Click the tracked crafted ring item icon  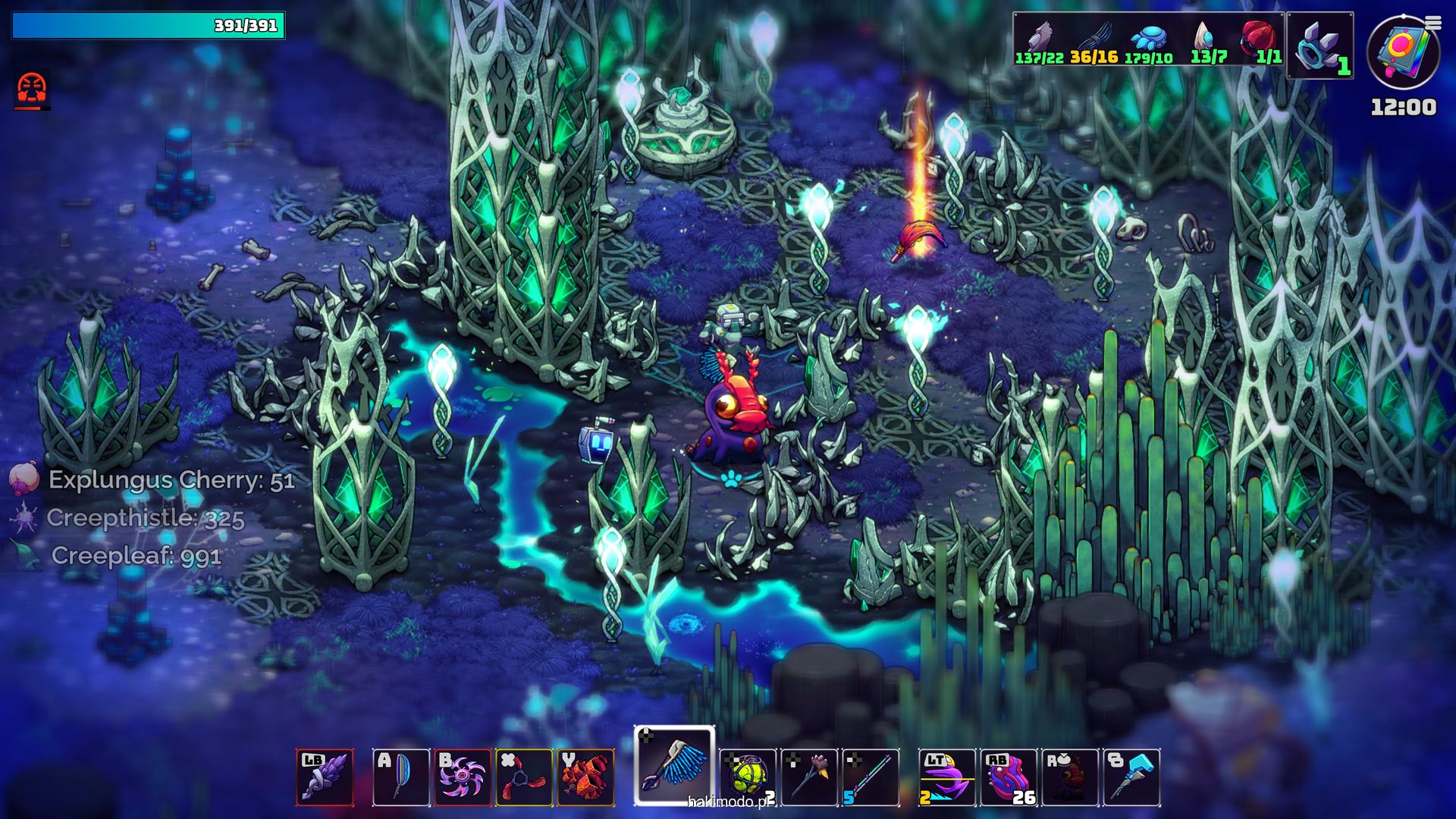1320,45
